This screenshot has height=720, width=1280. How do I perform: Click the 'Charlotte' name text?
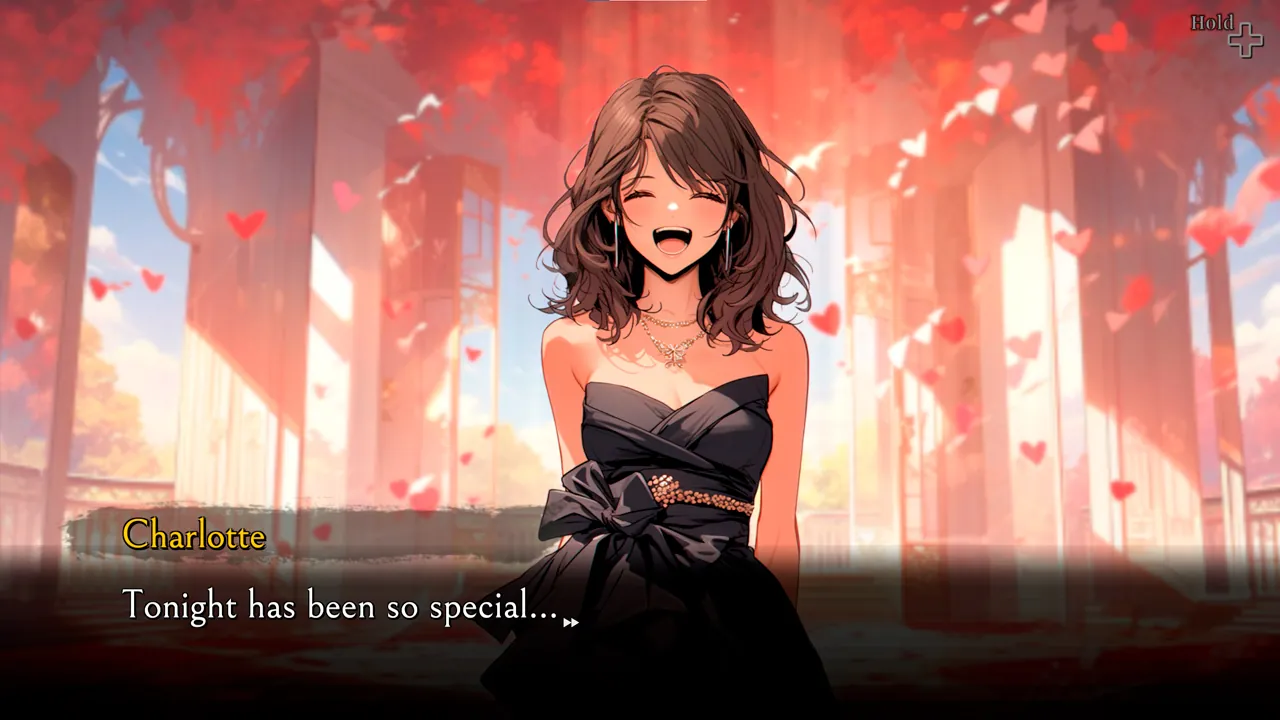(x=193, y=537)
